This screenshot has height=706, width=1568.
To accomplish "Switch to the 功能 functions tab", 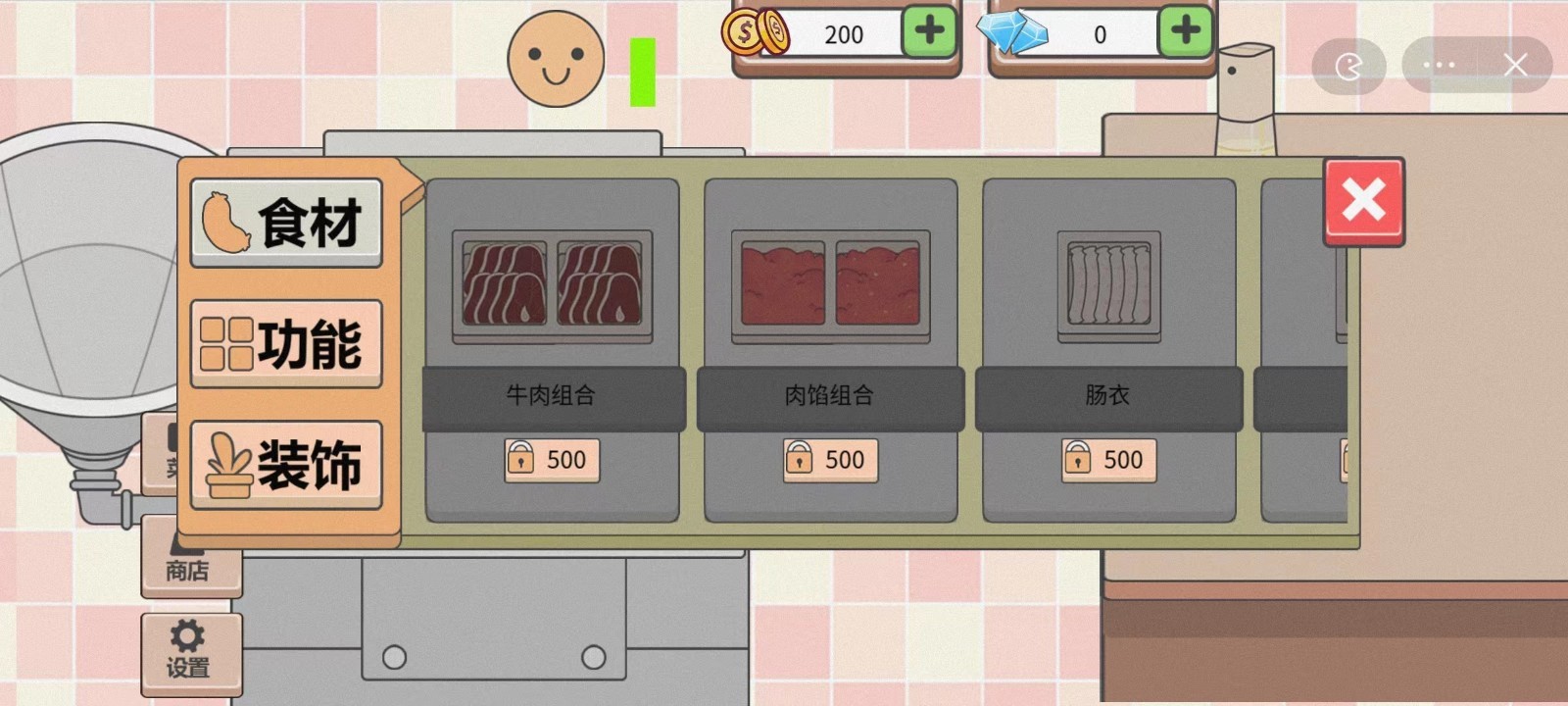I will tap(285, 343).
